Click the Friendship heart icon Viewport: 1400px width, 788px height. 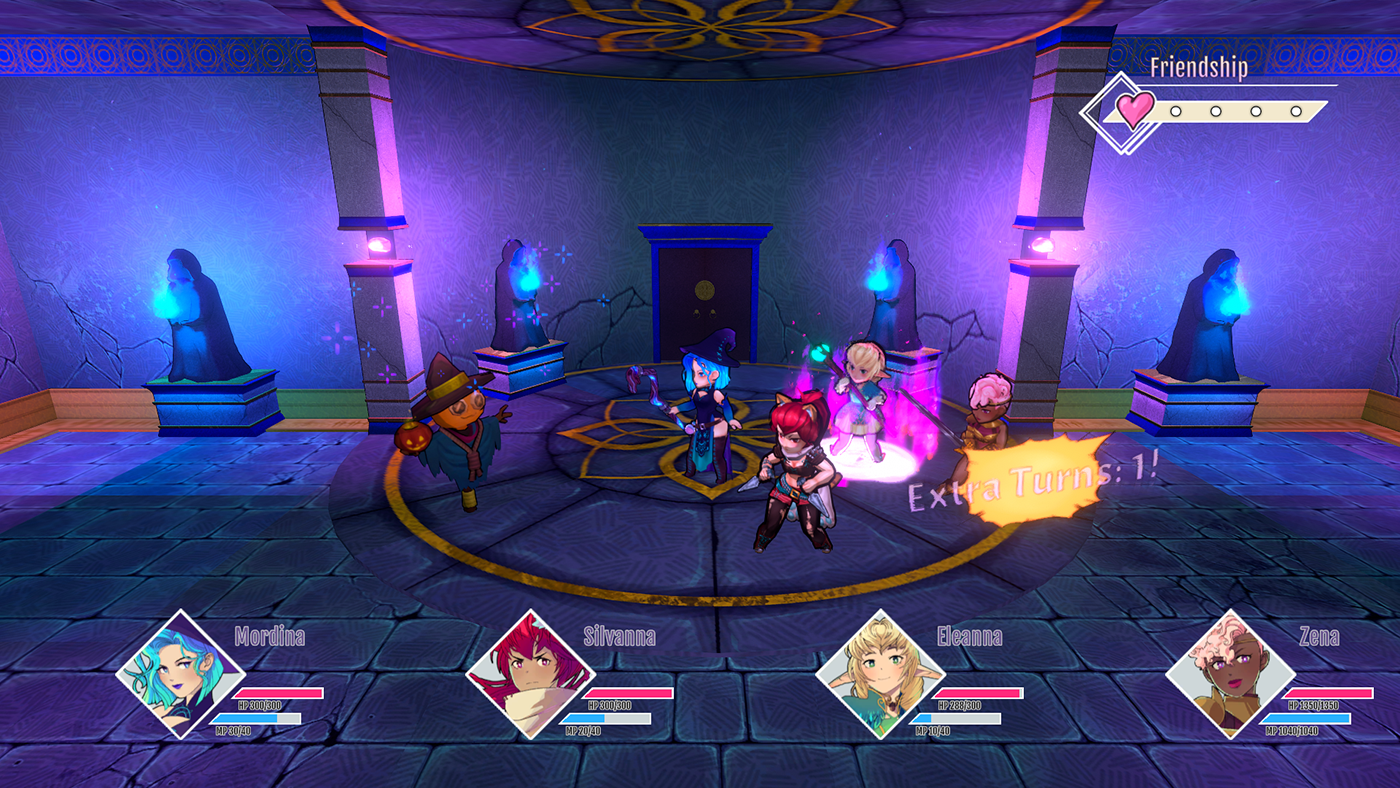[1134, 109]
